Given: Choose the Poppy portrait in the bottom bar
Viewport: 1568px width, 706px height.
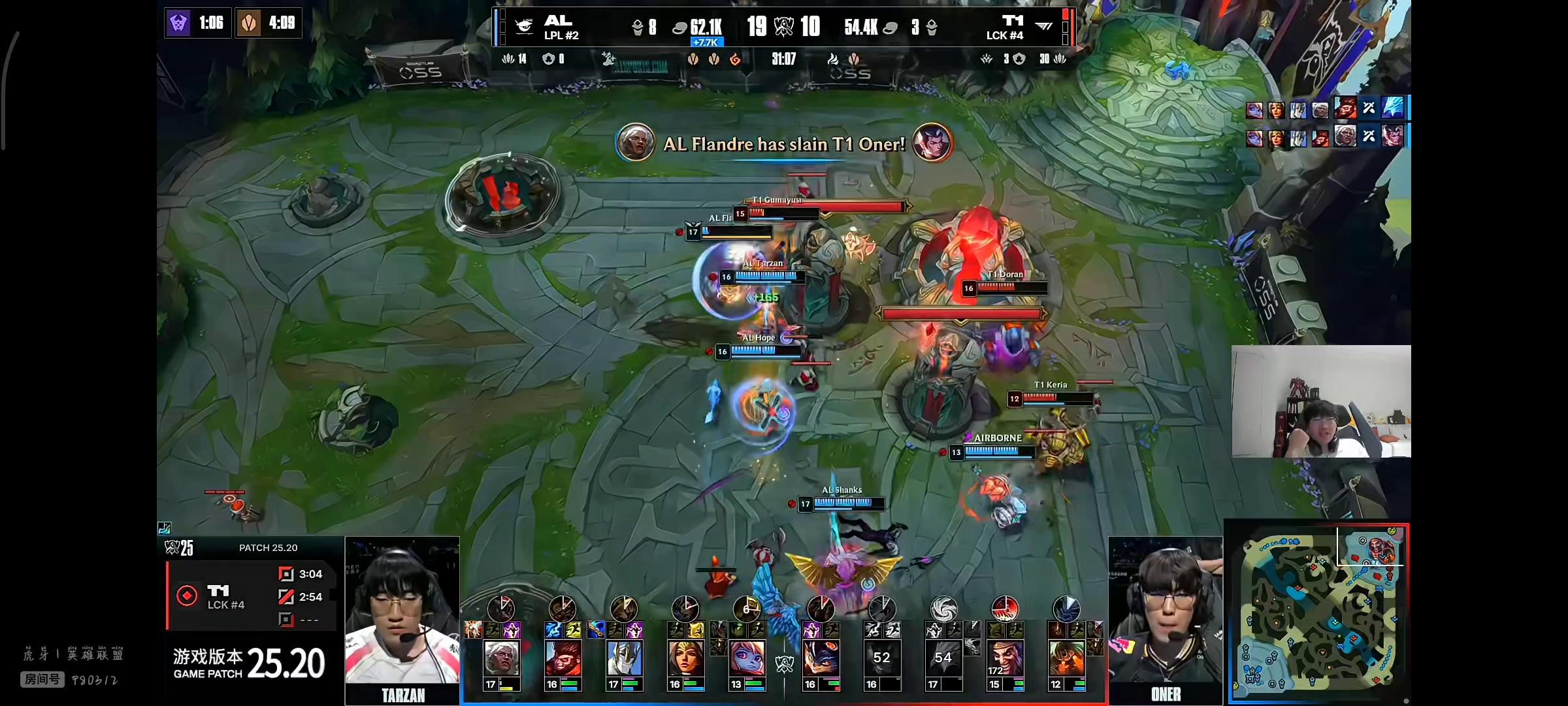Looking at the screenshot, I should [747, 658].
